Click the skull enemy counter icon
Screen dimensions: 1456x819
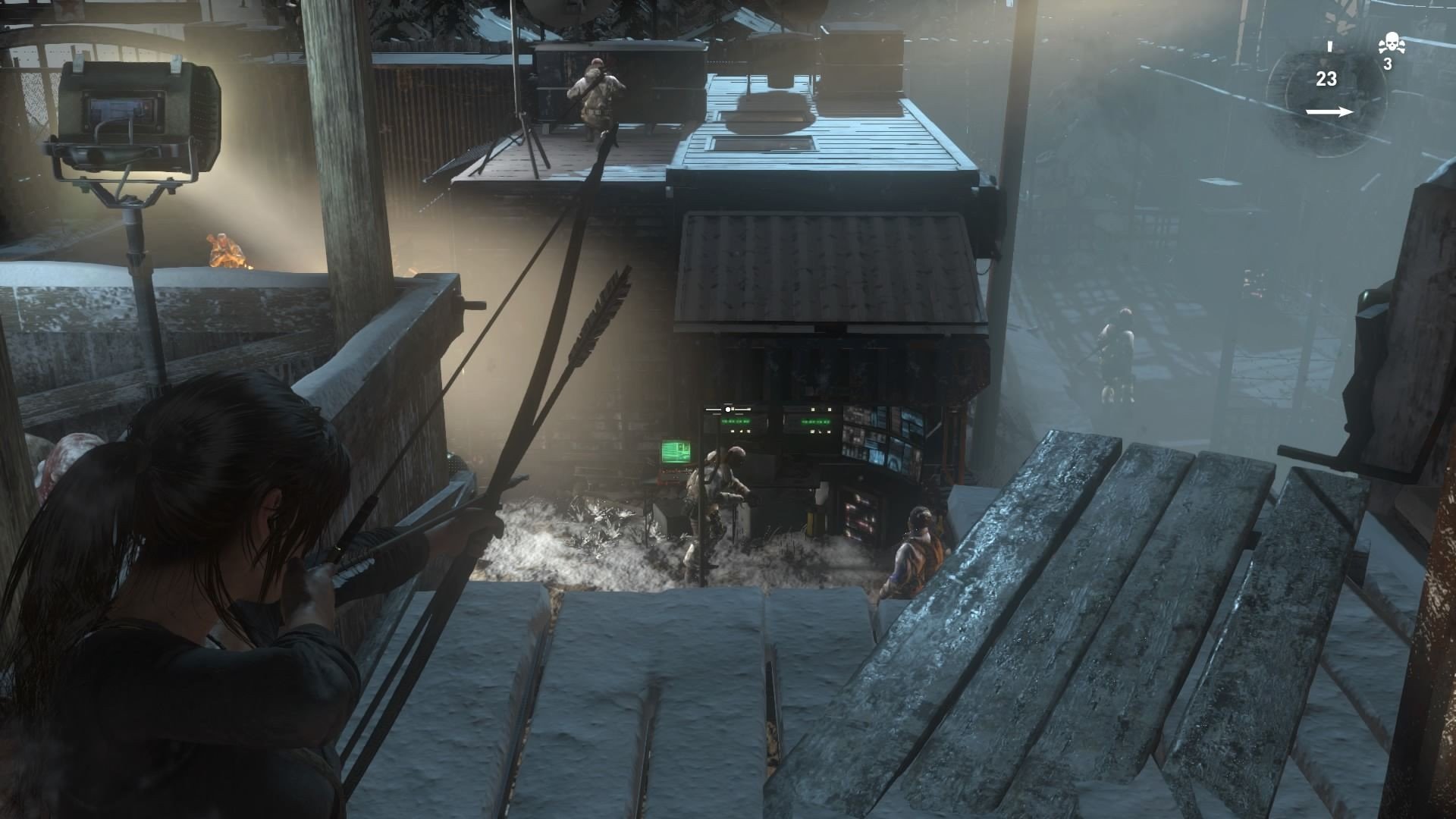[x=1390, y=44]
